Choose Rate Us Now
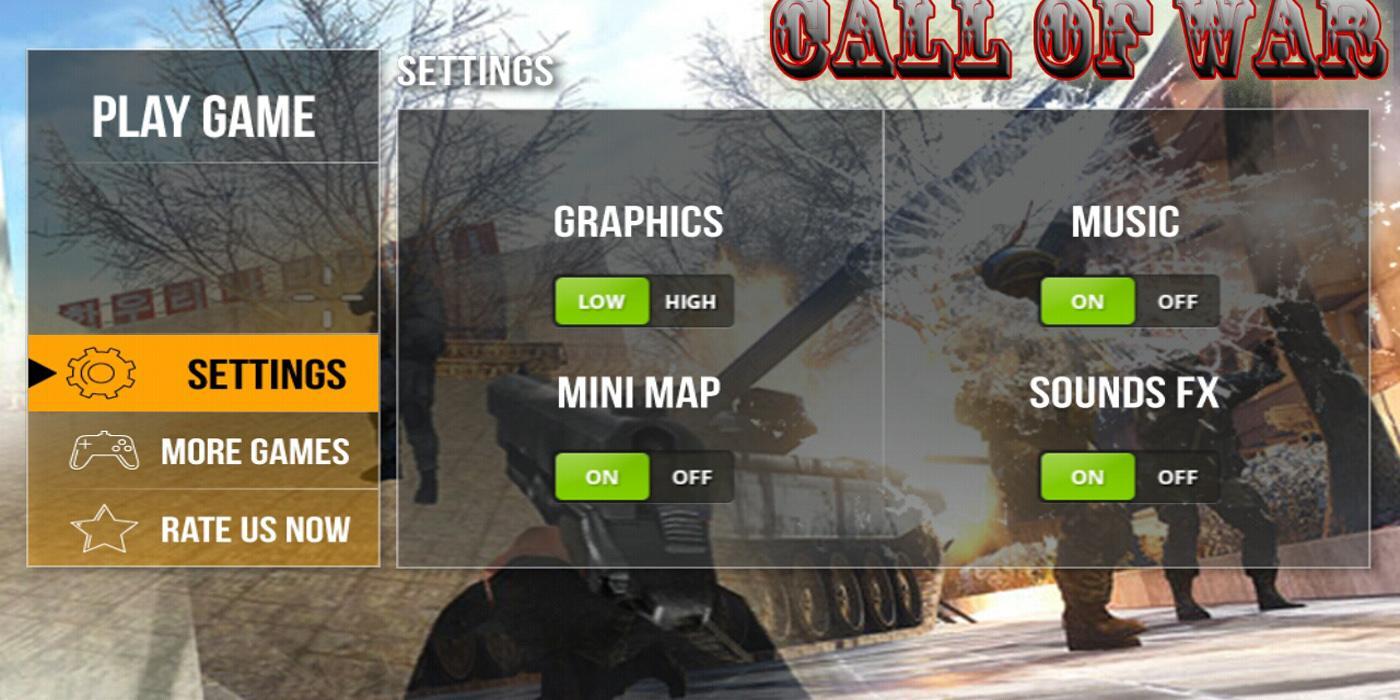Screen dimensions: 1400x700 pos(255,529)
